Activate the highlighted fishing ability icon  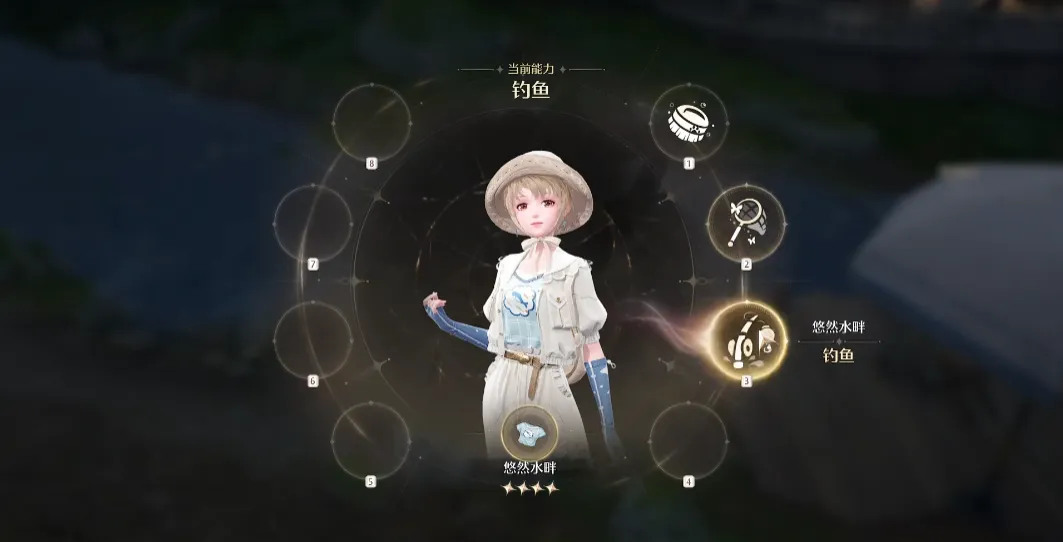pyautogui.click(x=748, y=341)
